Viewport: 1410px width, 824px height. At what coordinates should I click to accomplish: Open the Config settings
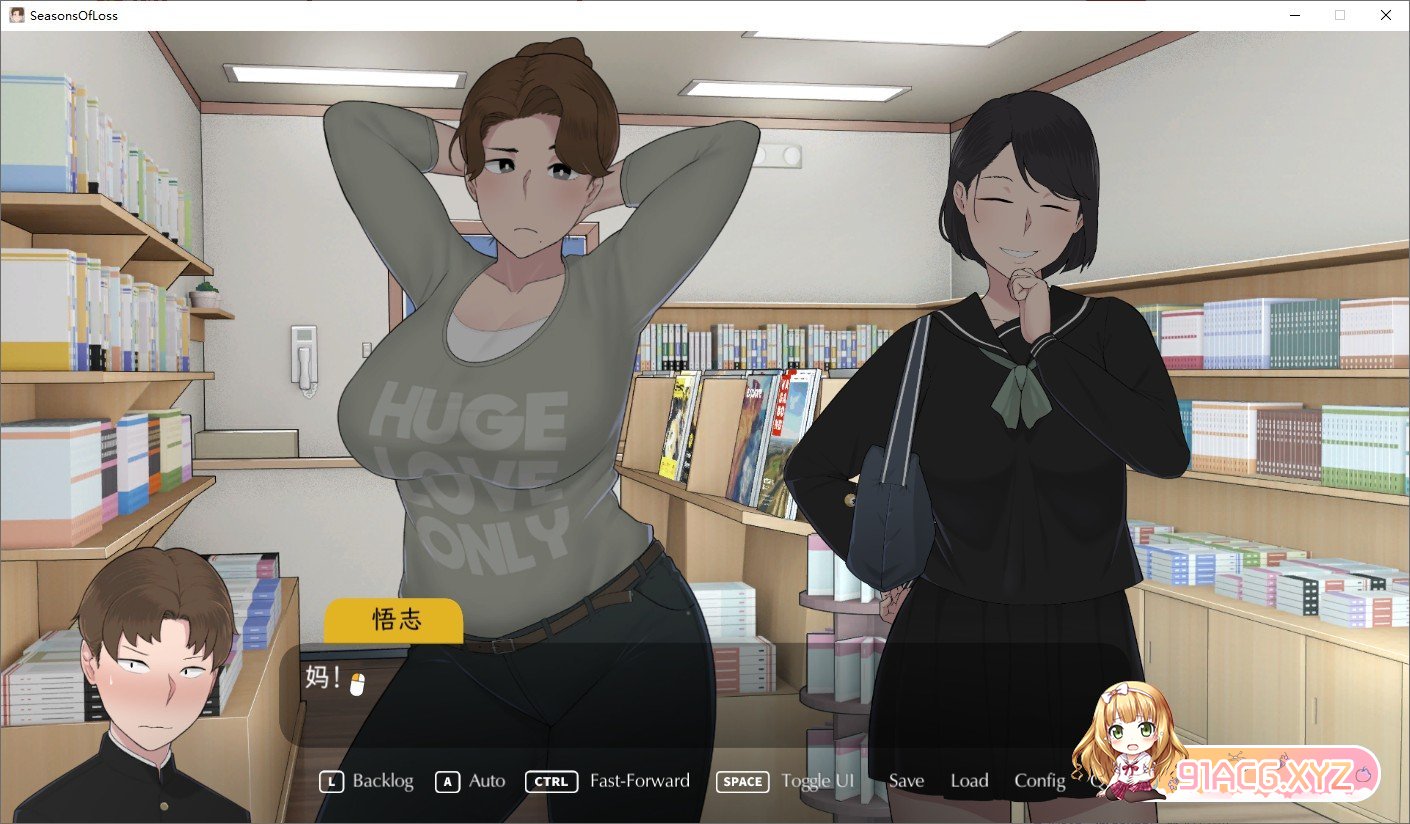point(1039,781)
